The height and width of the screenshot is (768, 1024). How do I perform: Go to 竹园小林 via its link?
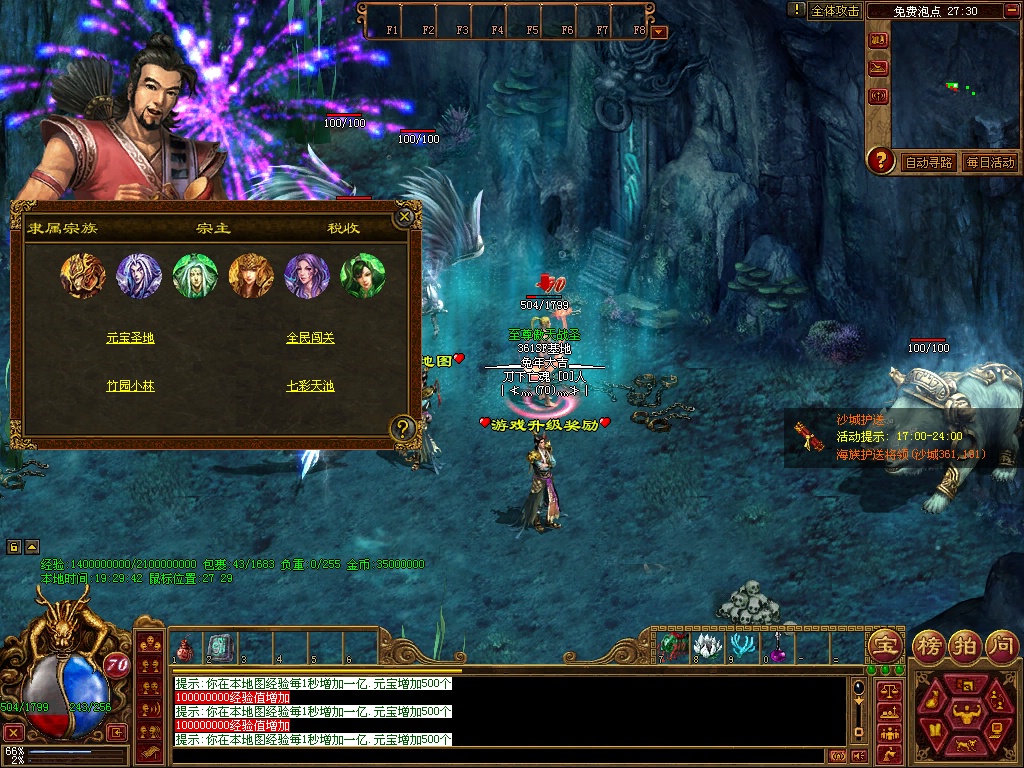[x=130, y=386]
